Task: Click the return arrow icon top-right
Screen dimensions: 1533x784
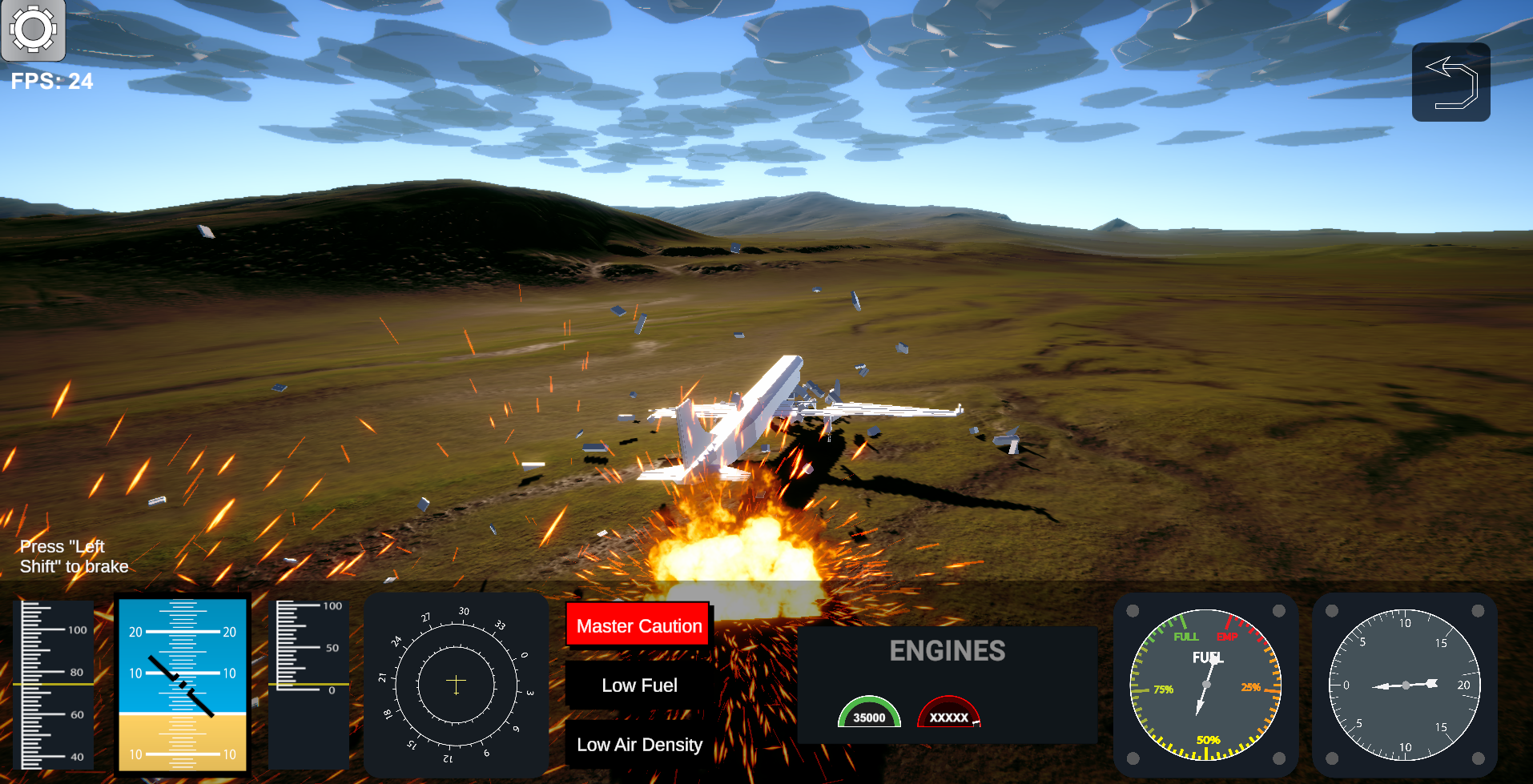Action: pos(1451,82)
